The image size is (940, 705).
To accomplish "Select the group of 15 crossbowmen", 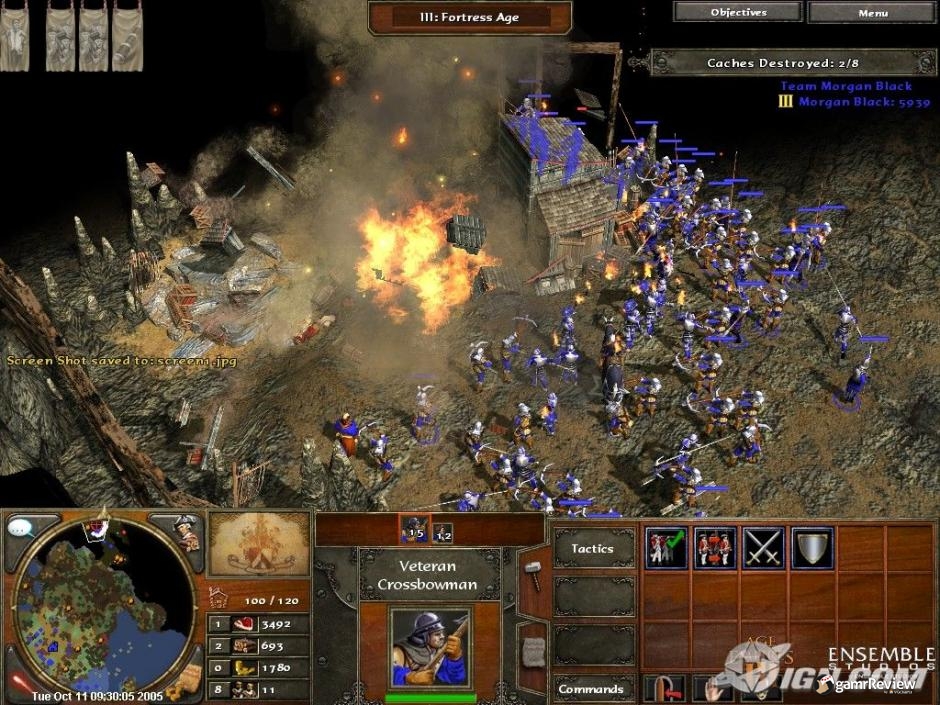I will [412, 531].
